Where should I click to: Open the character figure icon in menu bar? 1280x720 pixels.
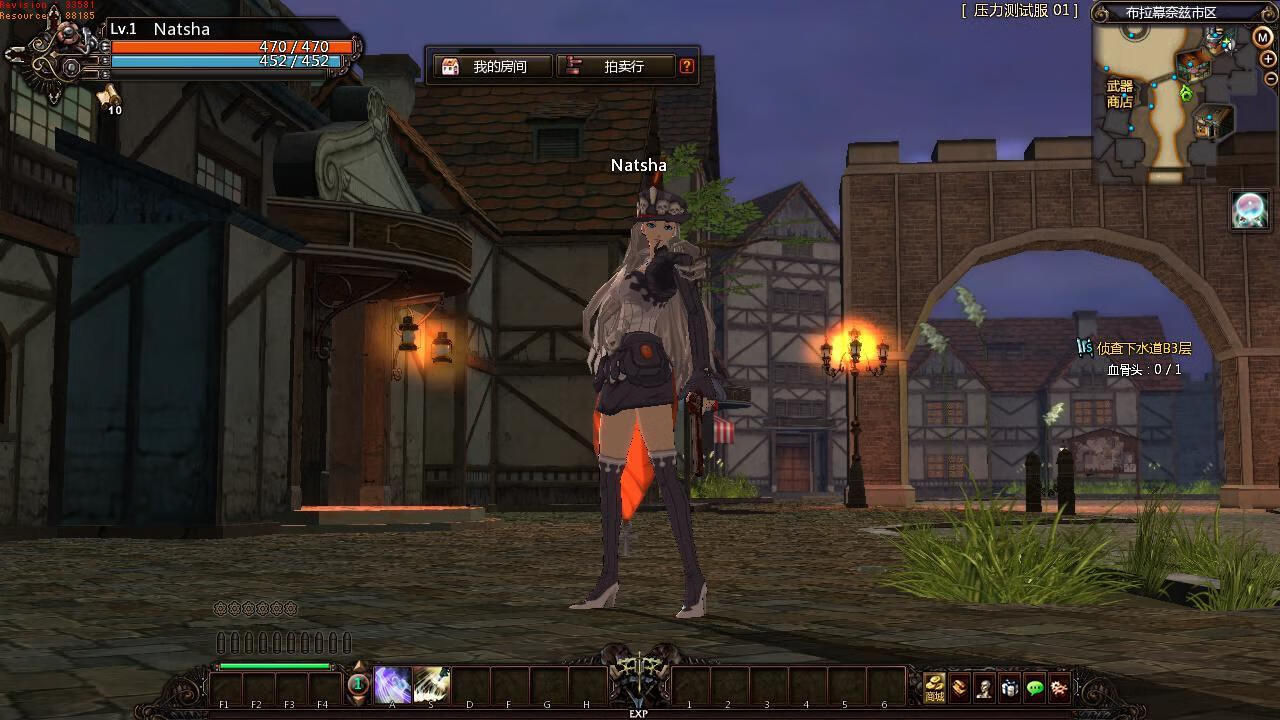click(x=985, y=688)
